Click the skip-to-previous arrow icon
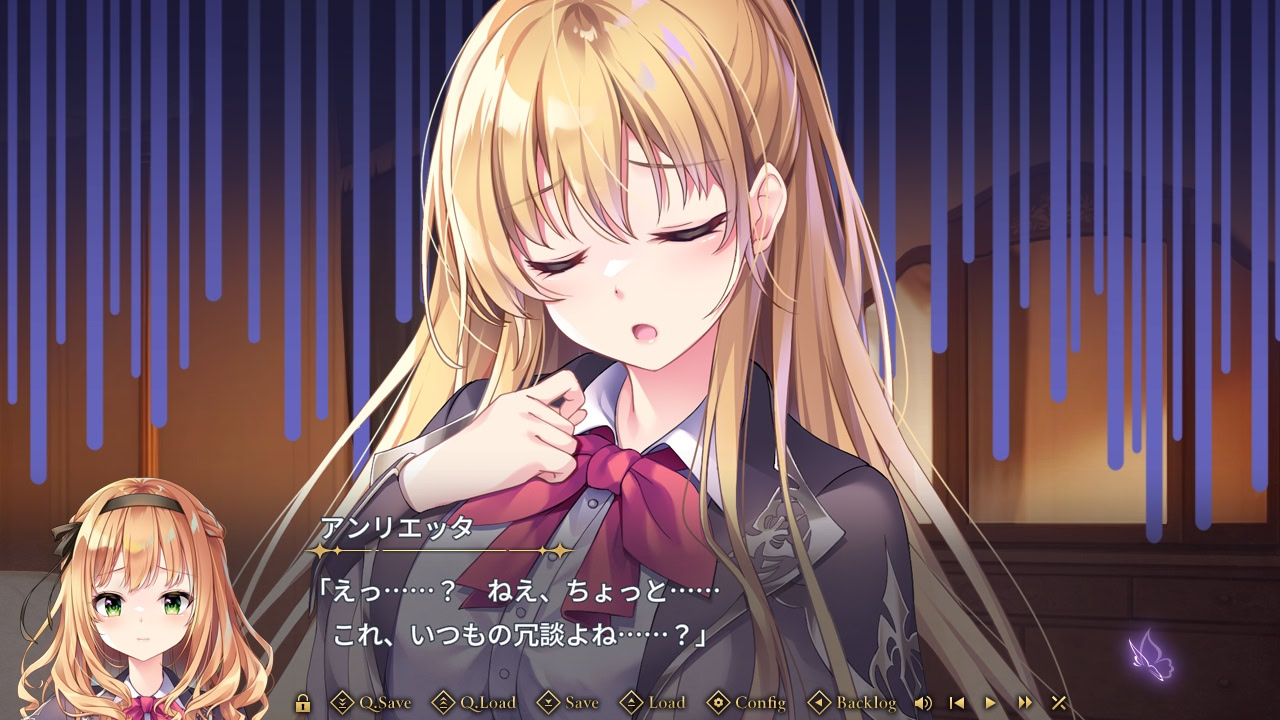This screenshot has width=1280, height=720. pos(956,703)
